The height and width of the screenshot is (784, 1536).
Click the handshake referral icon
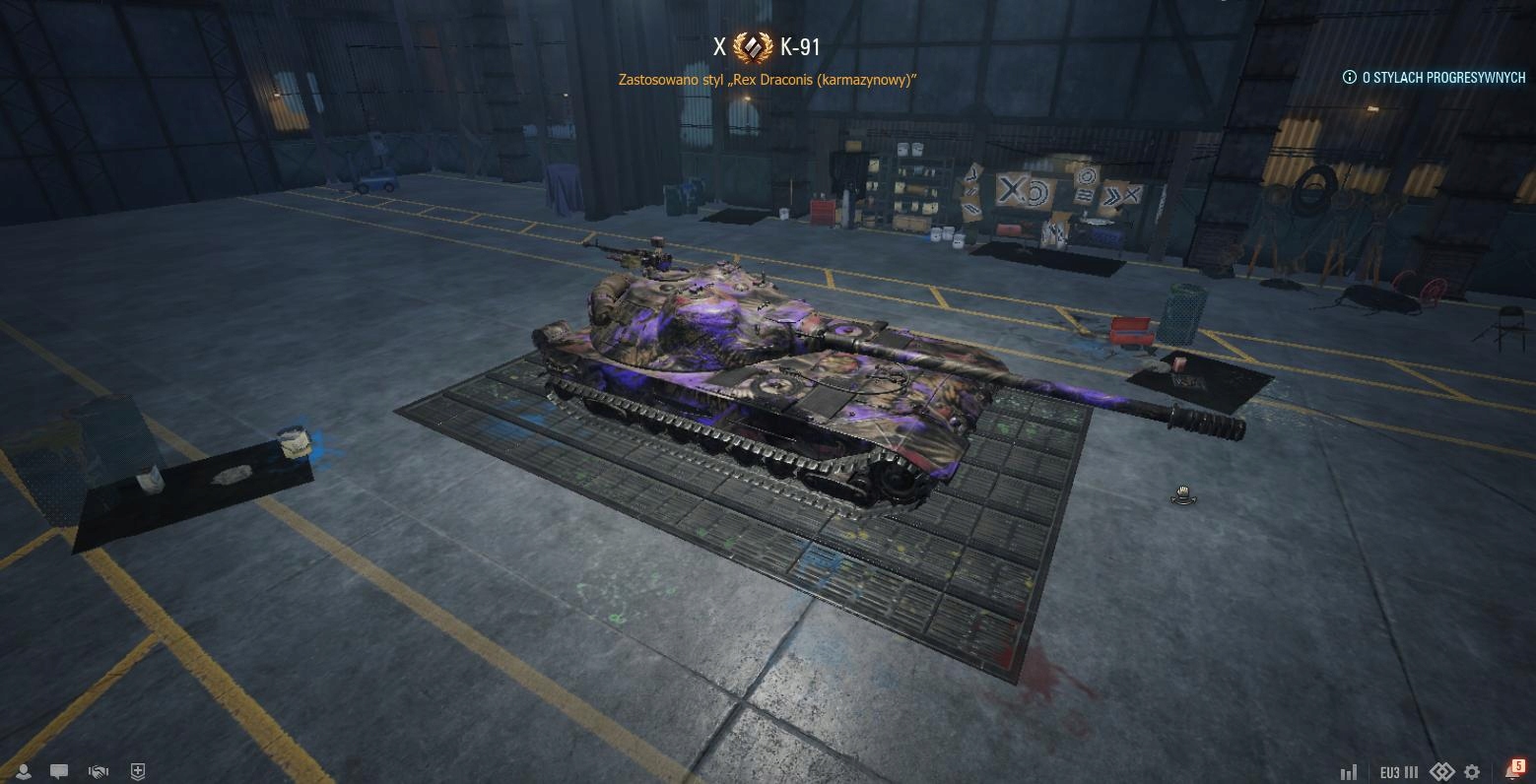tap(99, 772)
